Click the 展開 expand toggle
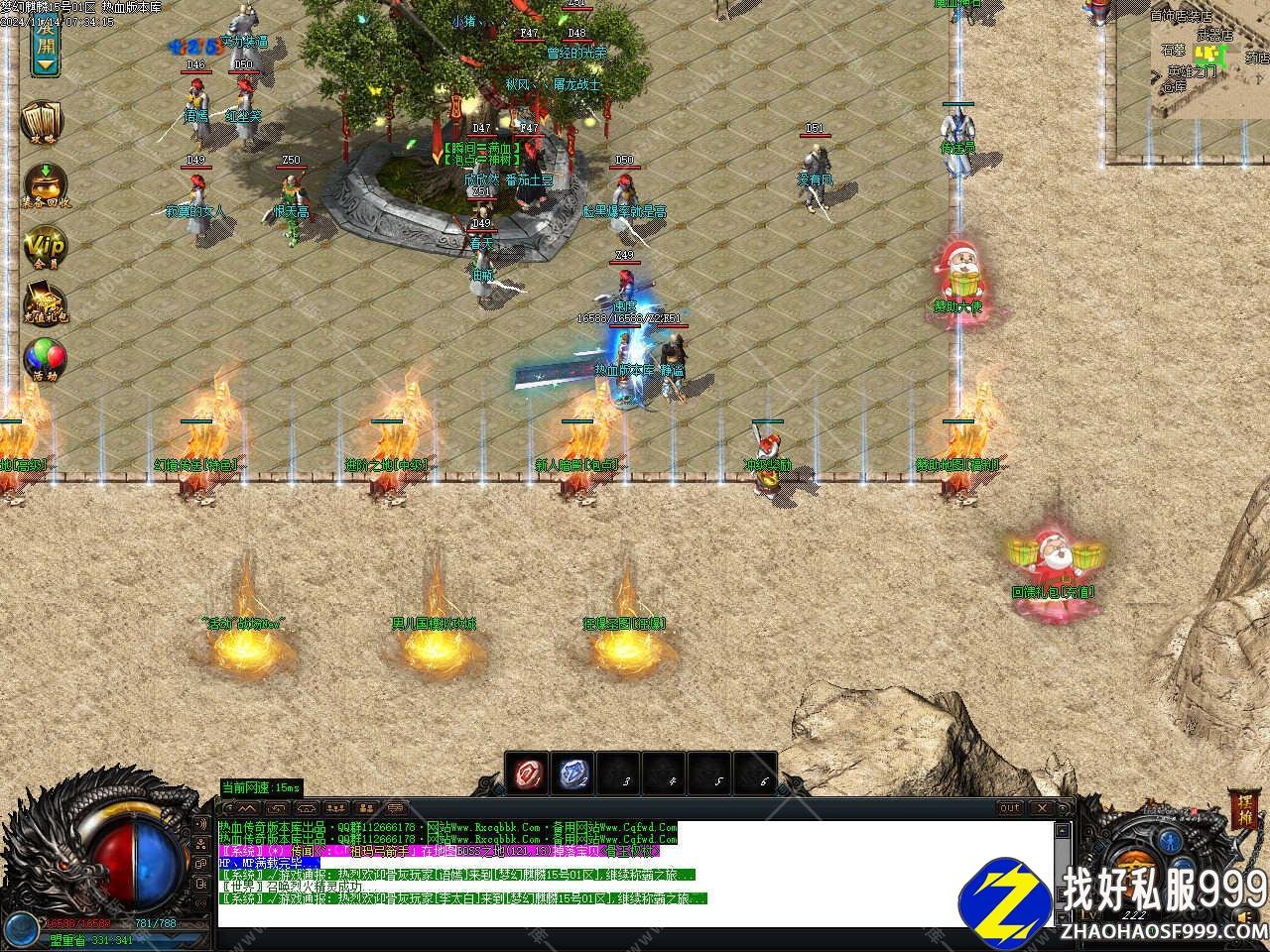The image size is (1270, 952). [x=46, y=43]
